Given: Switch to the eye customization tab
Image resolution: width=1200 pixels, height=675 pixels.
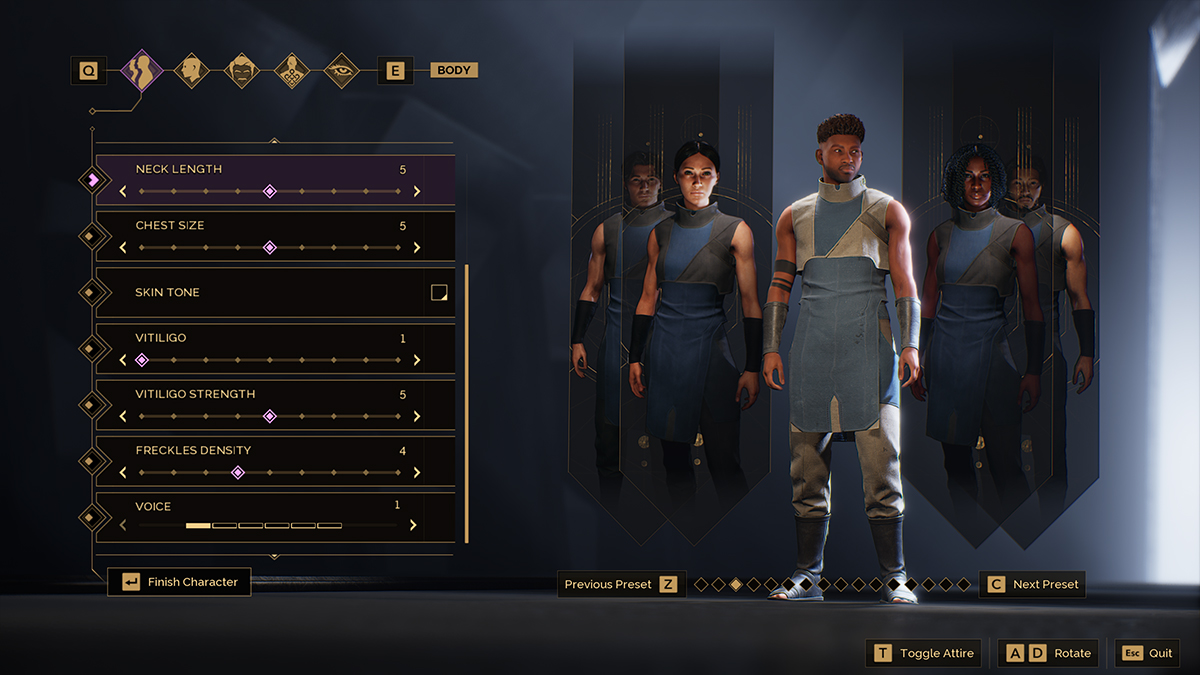Looking at the screenshot, I should point(342,71).
